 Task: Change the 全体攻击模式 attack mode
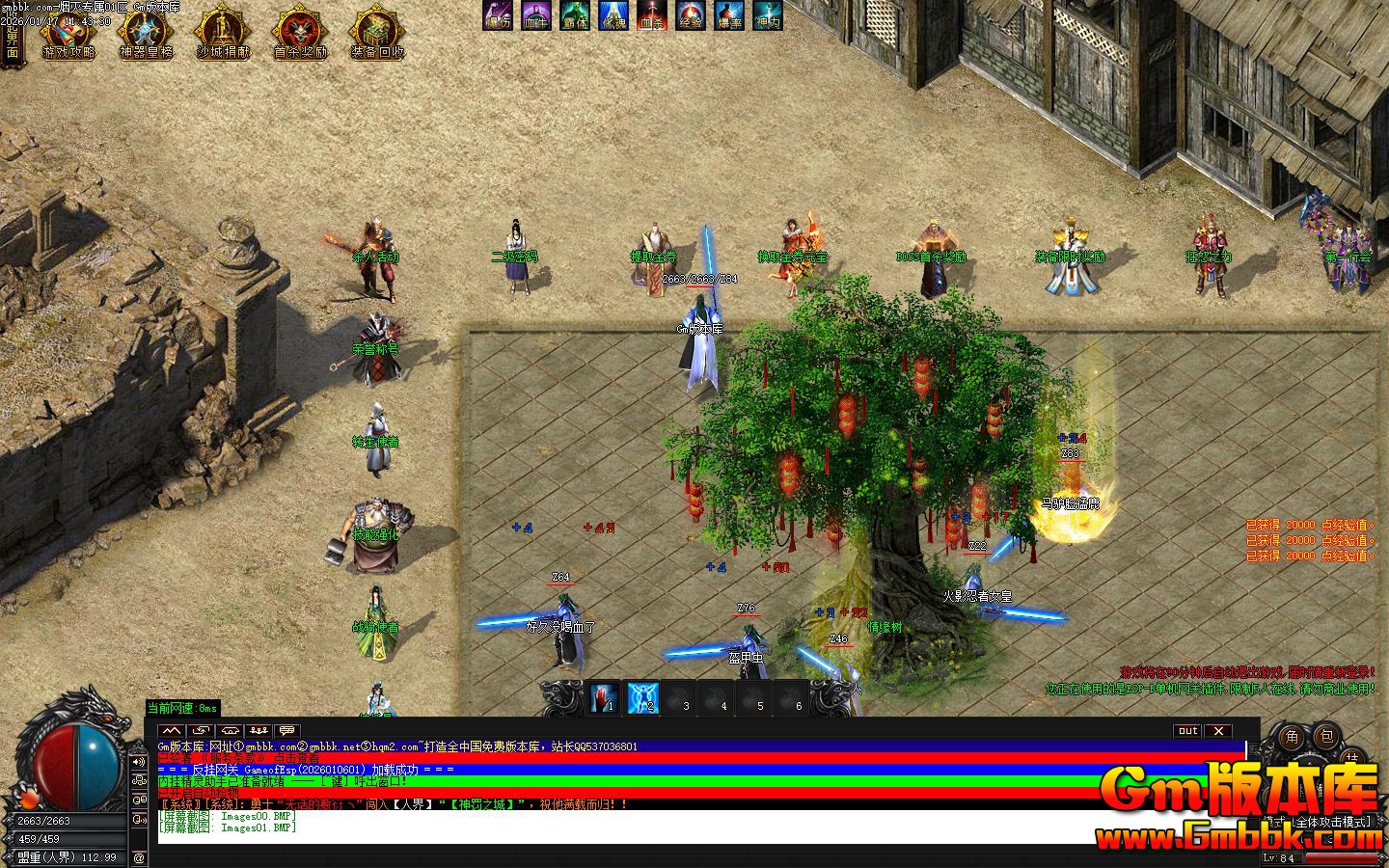[x=1331, y=822]
